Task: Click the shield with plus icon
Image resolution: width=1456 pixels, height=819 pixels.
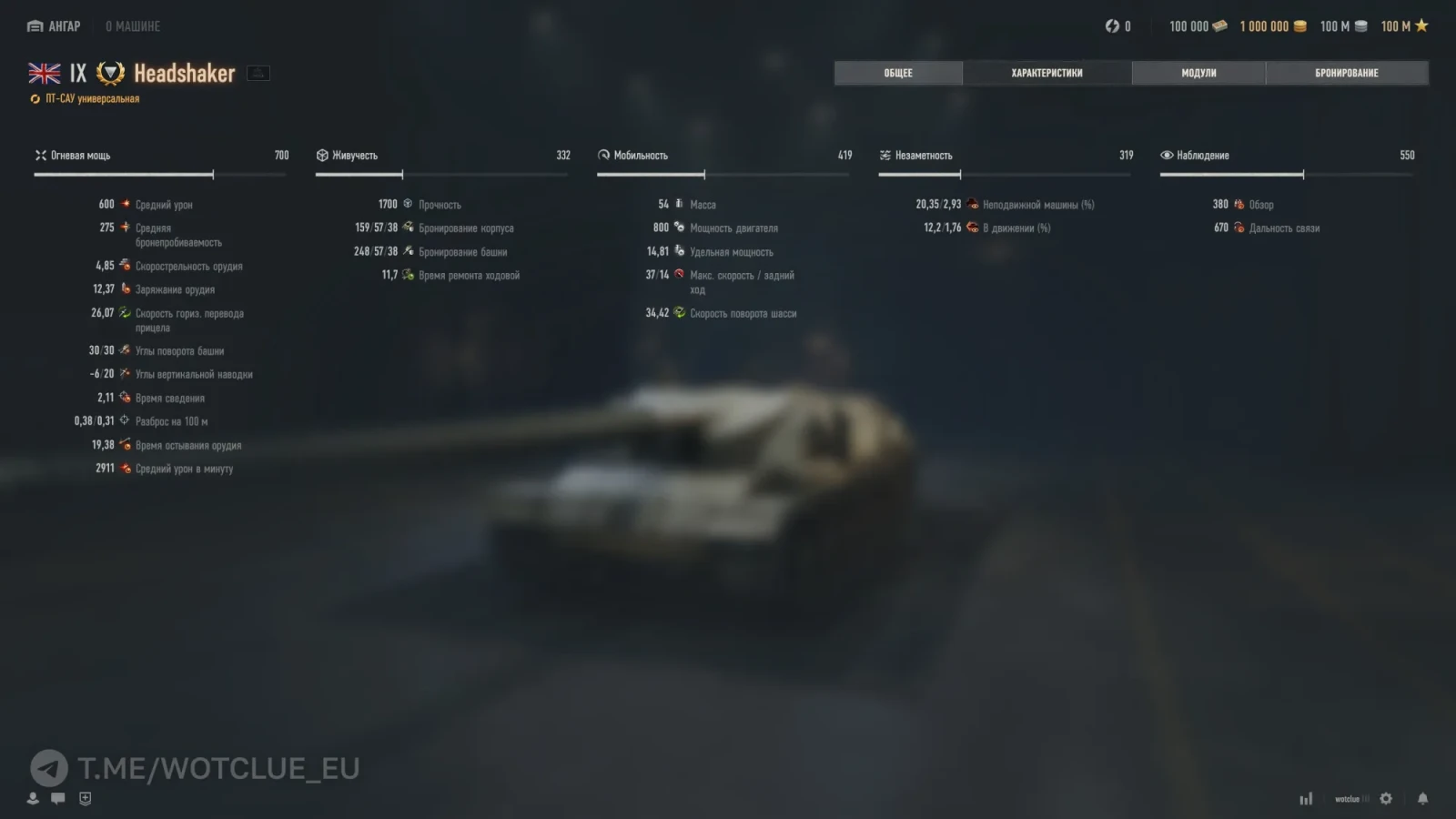Action: click(x=86, y=798)
